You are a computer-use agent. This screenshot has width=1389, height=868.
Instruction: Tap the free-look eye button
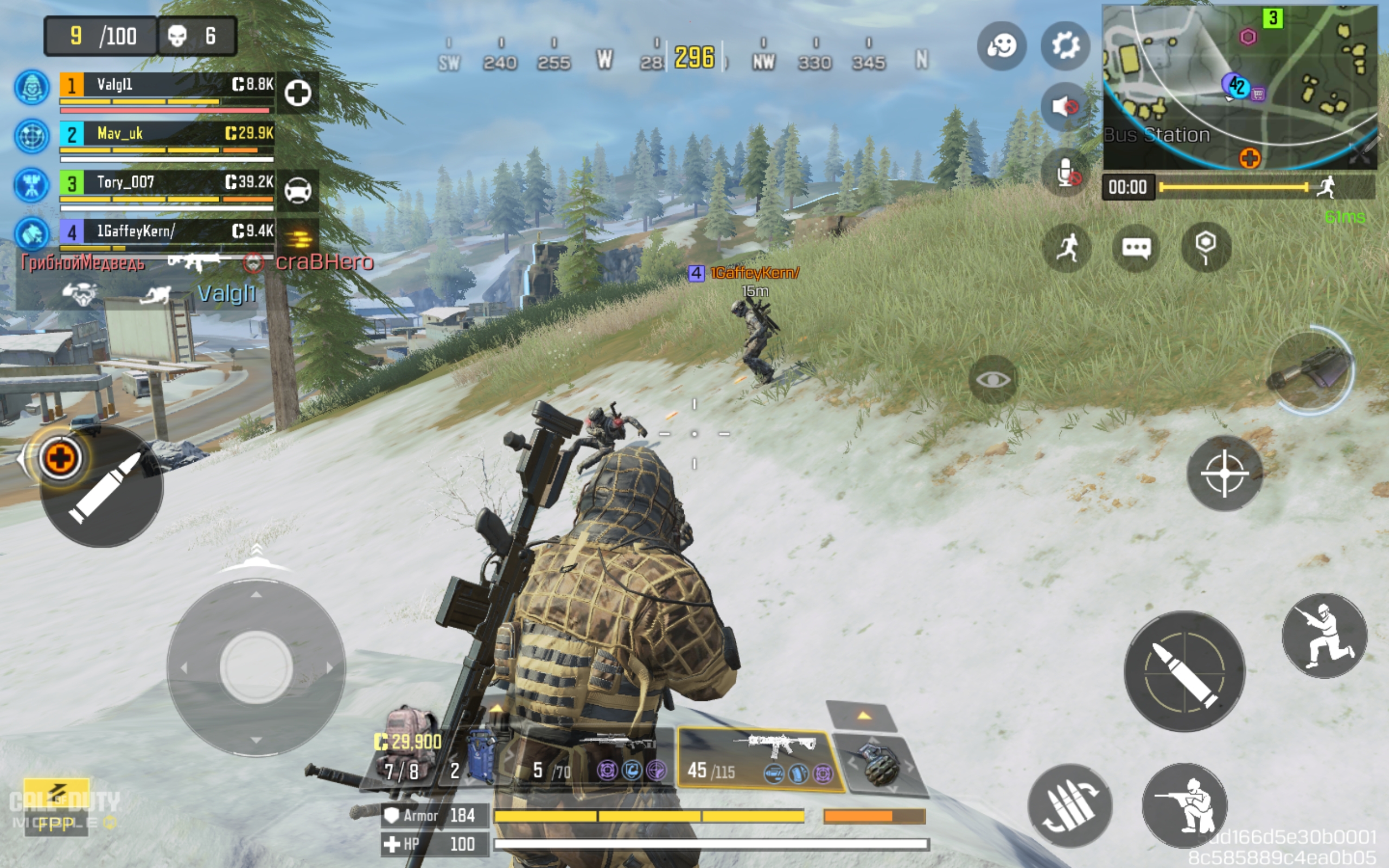(993, 379)
